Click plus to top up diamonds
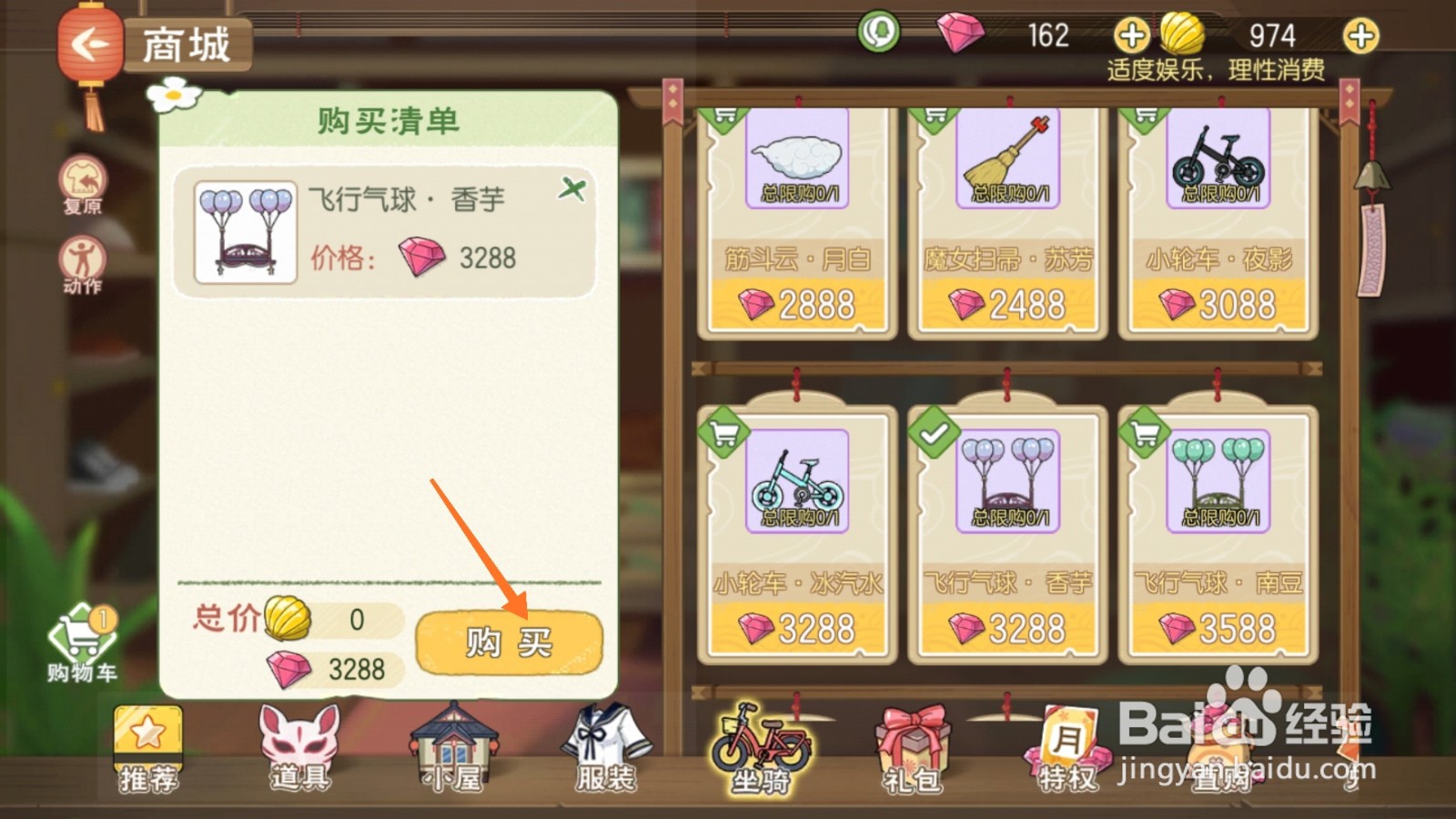Viewport: 1456px width, 819px height. click(x=1131, y=35)
